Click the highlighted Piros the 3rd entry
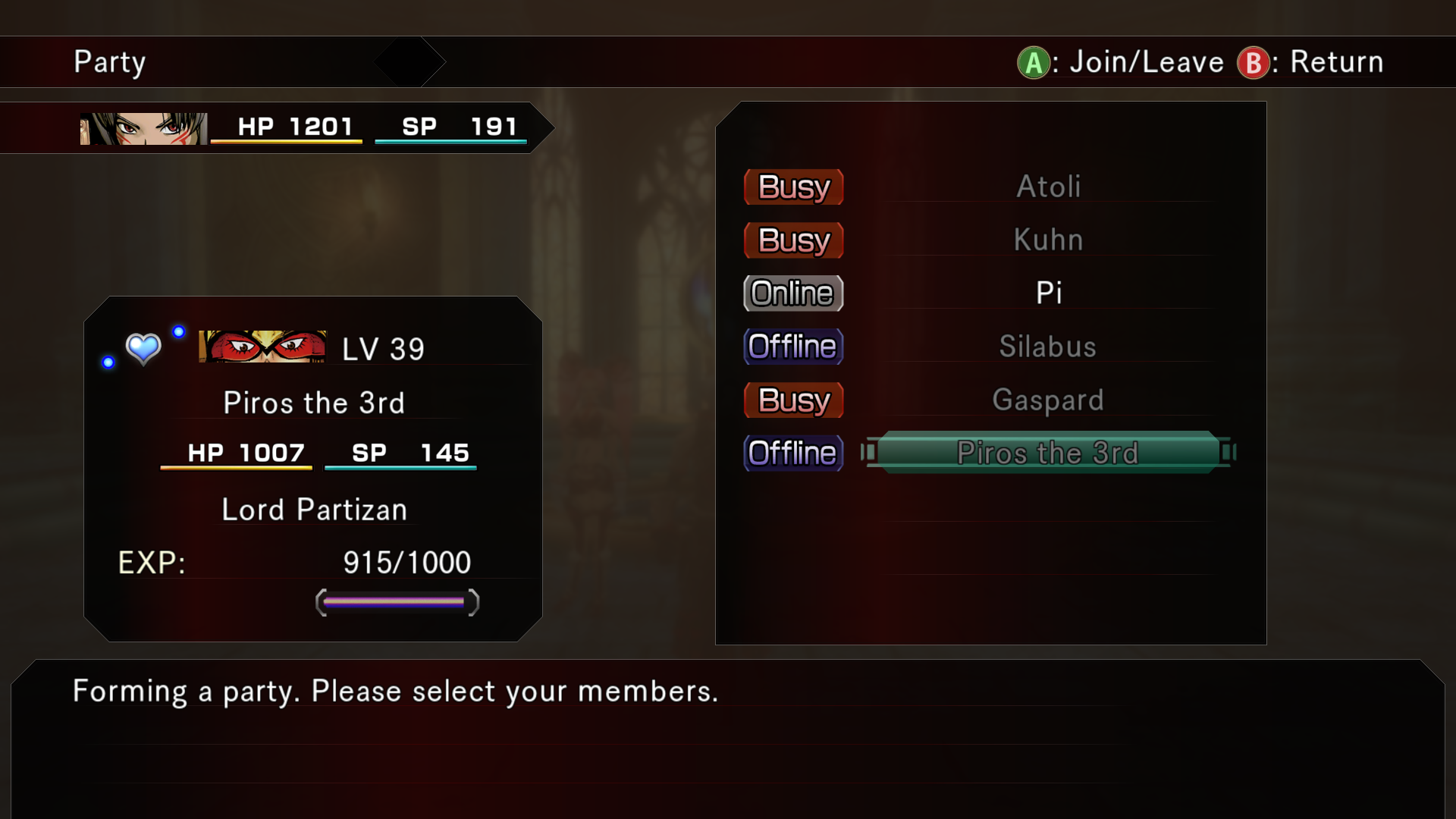The height and width of the screenshot is (819, 1456). [1048, 453]
